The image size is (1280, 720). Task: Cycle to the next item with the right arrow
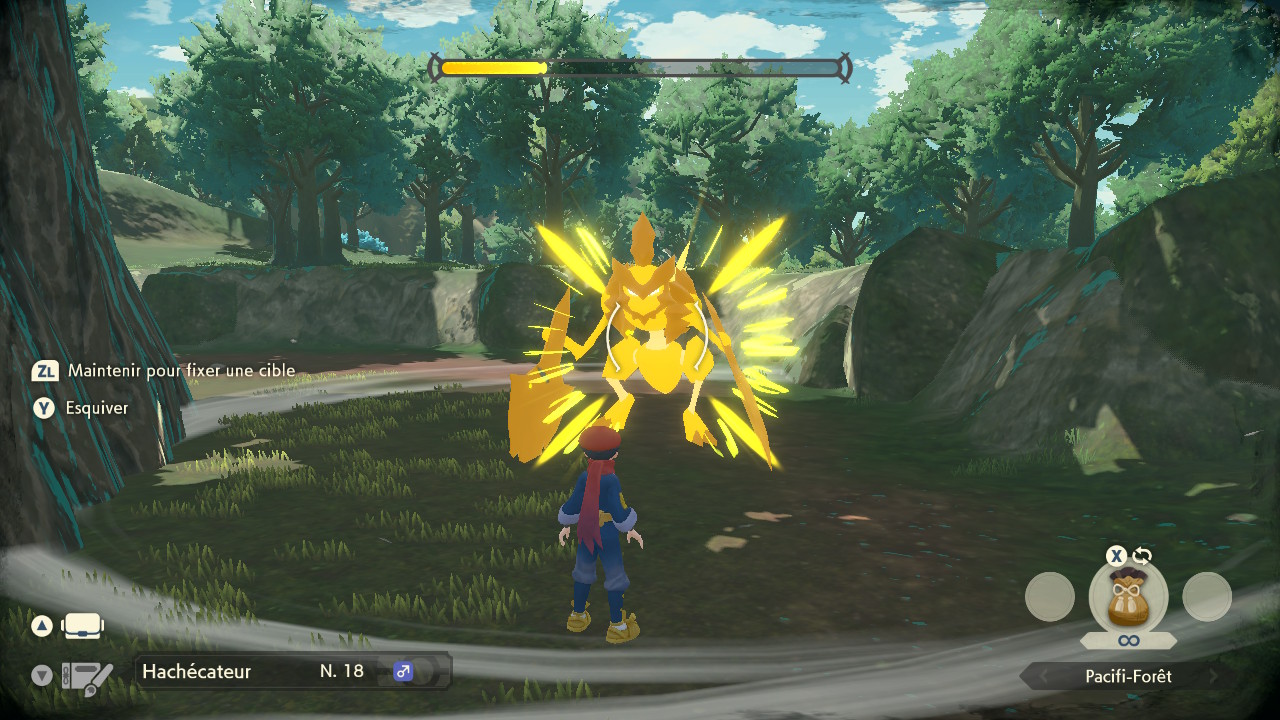[1214, 677]
